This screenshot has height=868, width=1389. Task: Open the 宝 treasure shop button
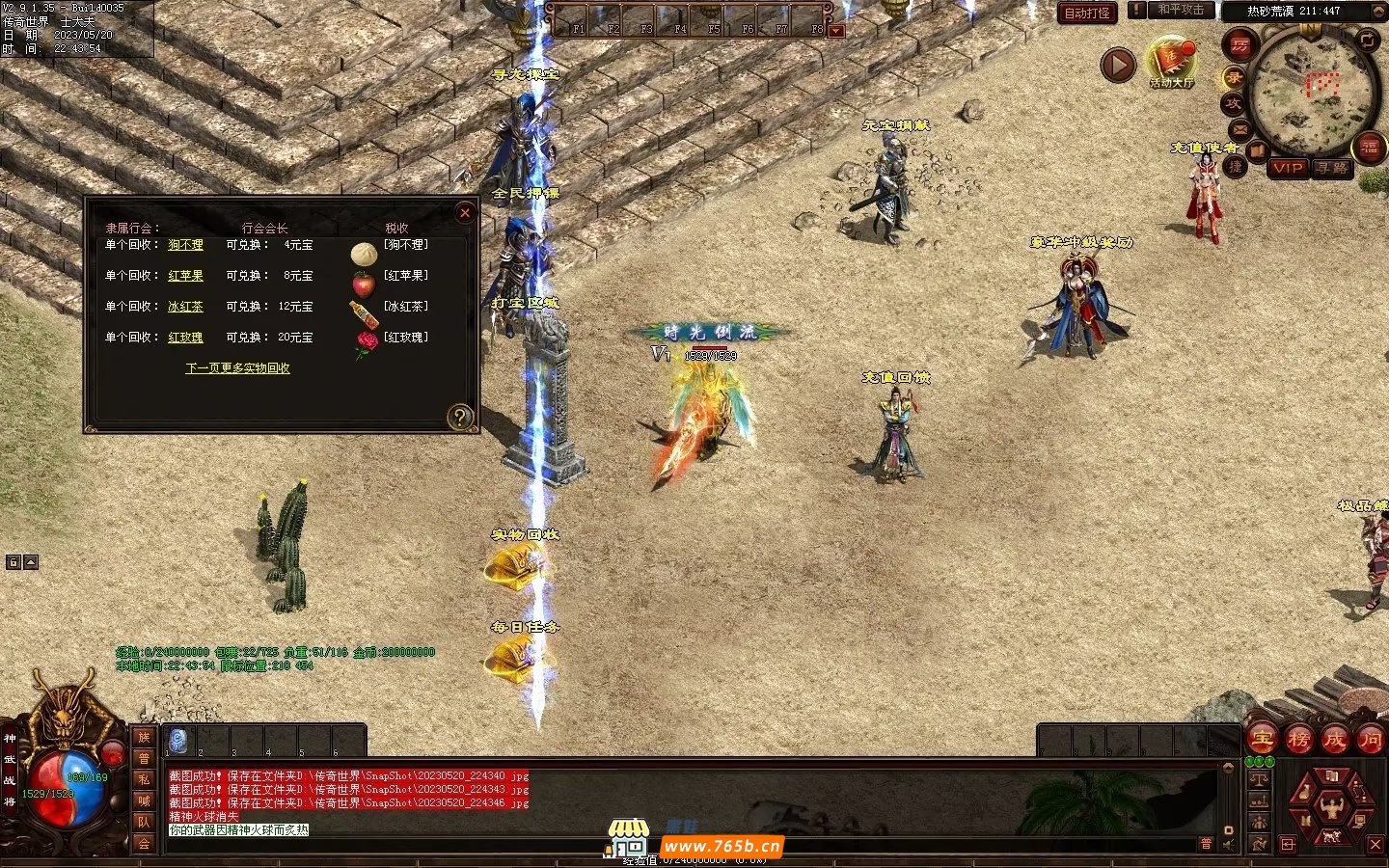1262,740
